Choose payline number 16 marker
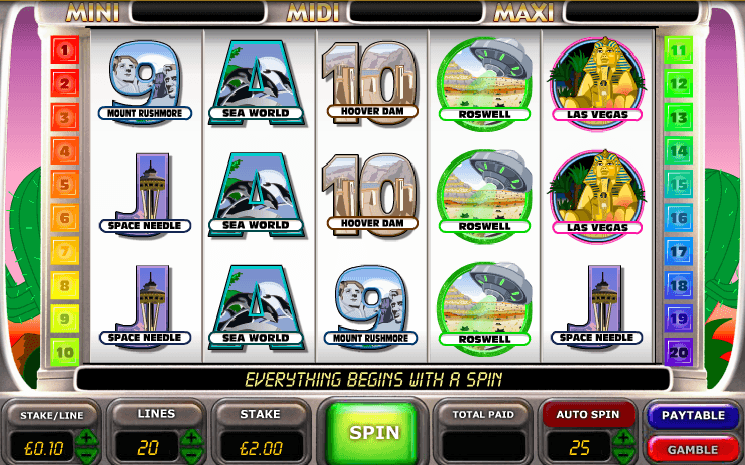The image size is (745, 465). pos(679,217)
